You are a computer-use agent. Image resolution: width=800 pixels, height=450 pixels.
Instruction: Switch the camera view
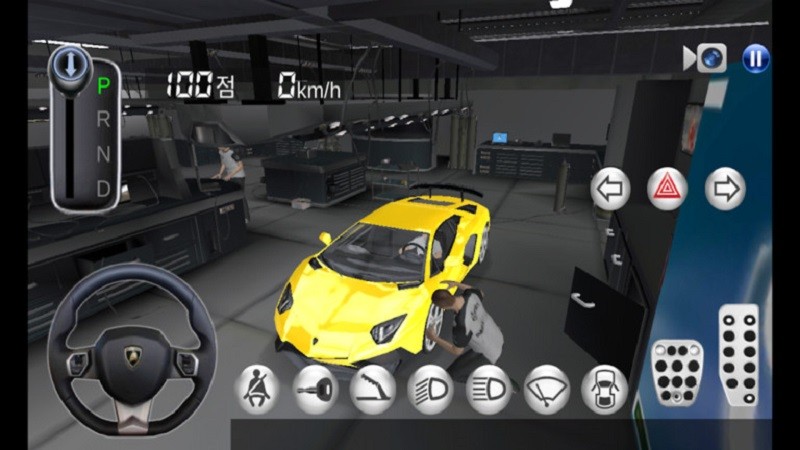coord(706,59)
